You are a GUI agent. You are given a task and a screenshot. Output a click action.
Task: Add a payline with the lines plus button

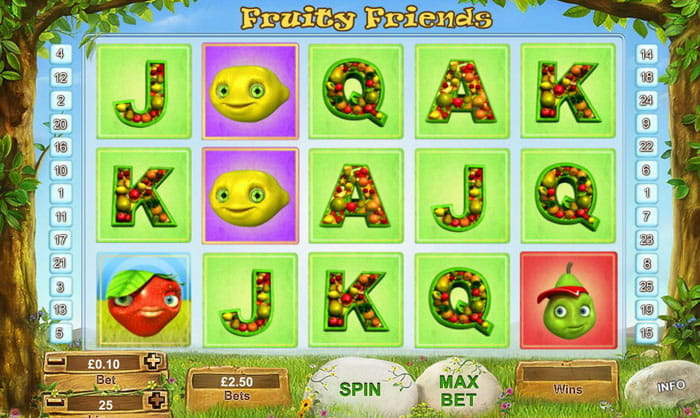(152, 403)
